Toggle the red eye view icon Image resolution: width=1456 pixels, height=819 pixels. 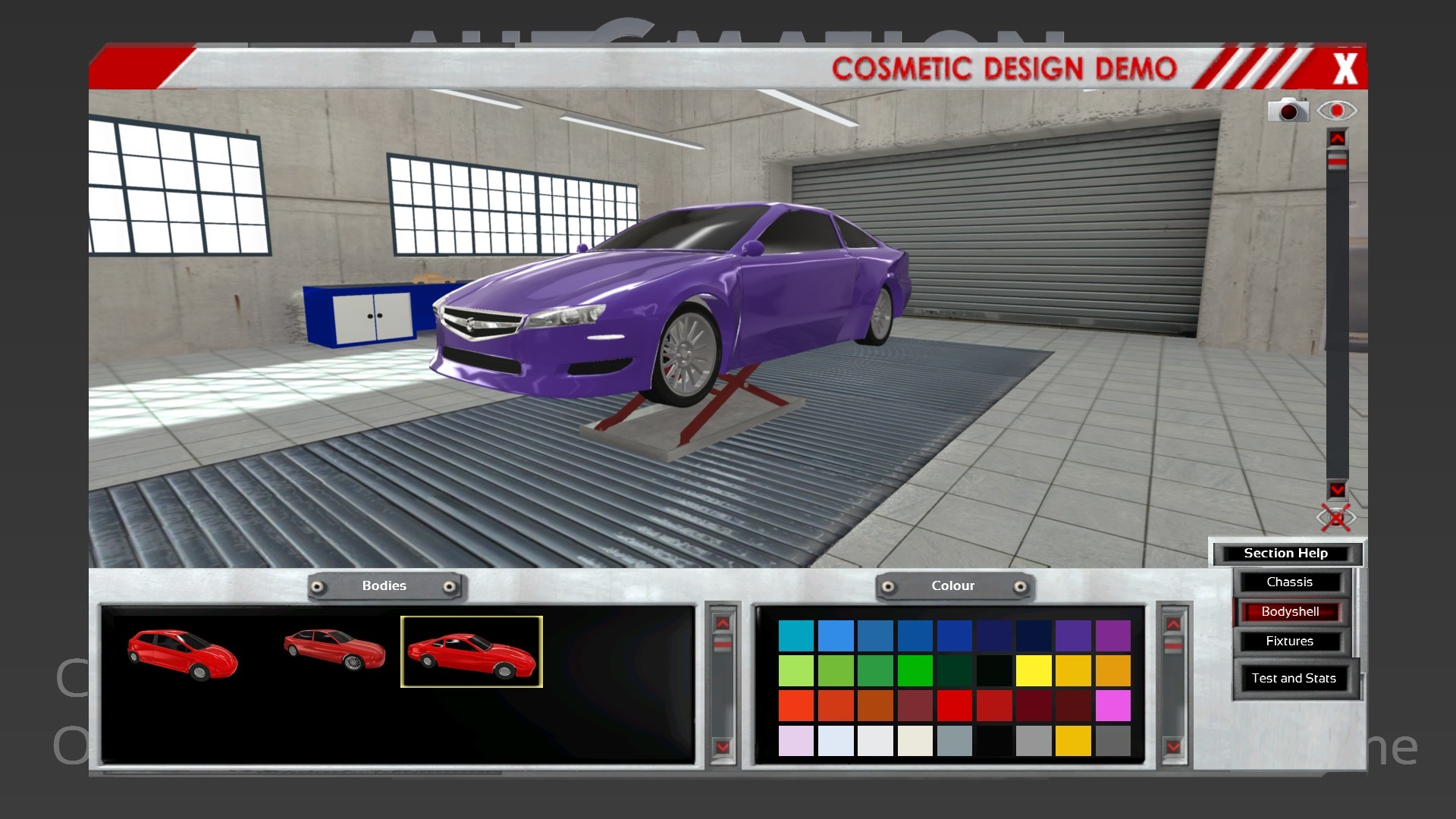tap(1336, 111)
